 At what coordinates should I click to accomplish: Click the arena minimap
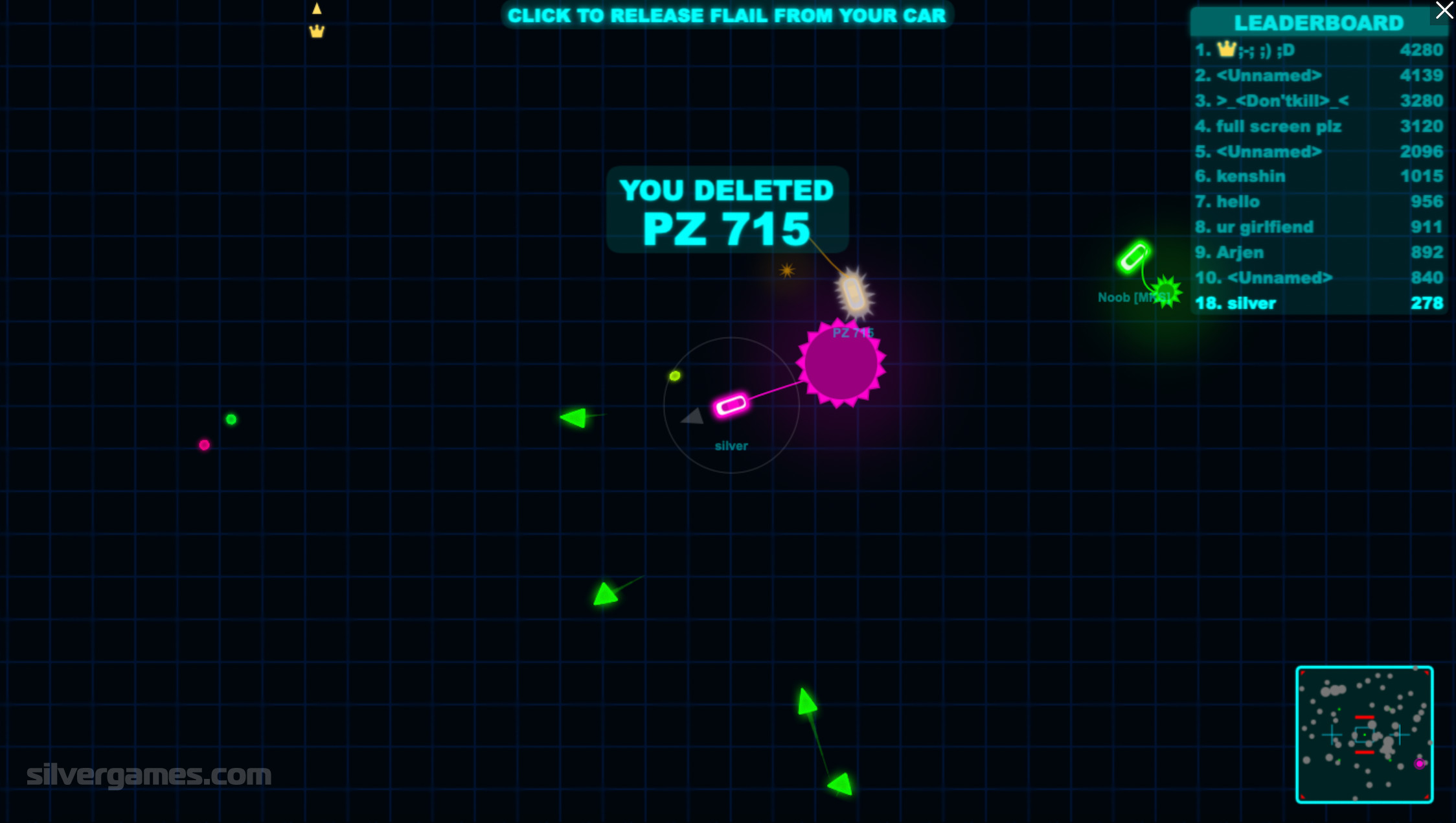point(1364,734)
